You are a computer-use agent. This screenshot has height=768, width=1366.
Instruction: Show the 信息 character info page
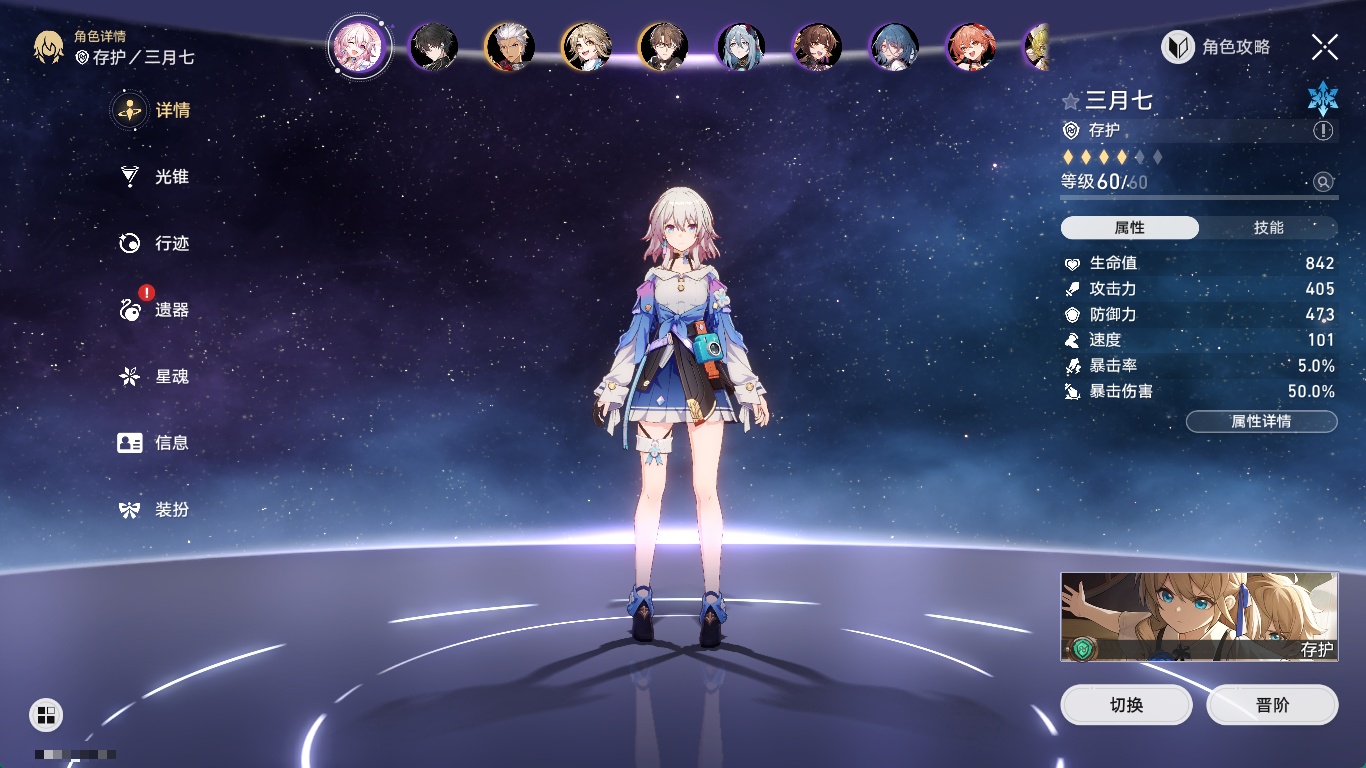[154, 443]
